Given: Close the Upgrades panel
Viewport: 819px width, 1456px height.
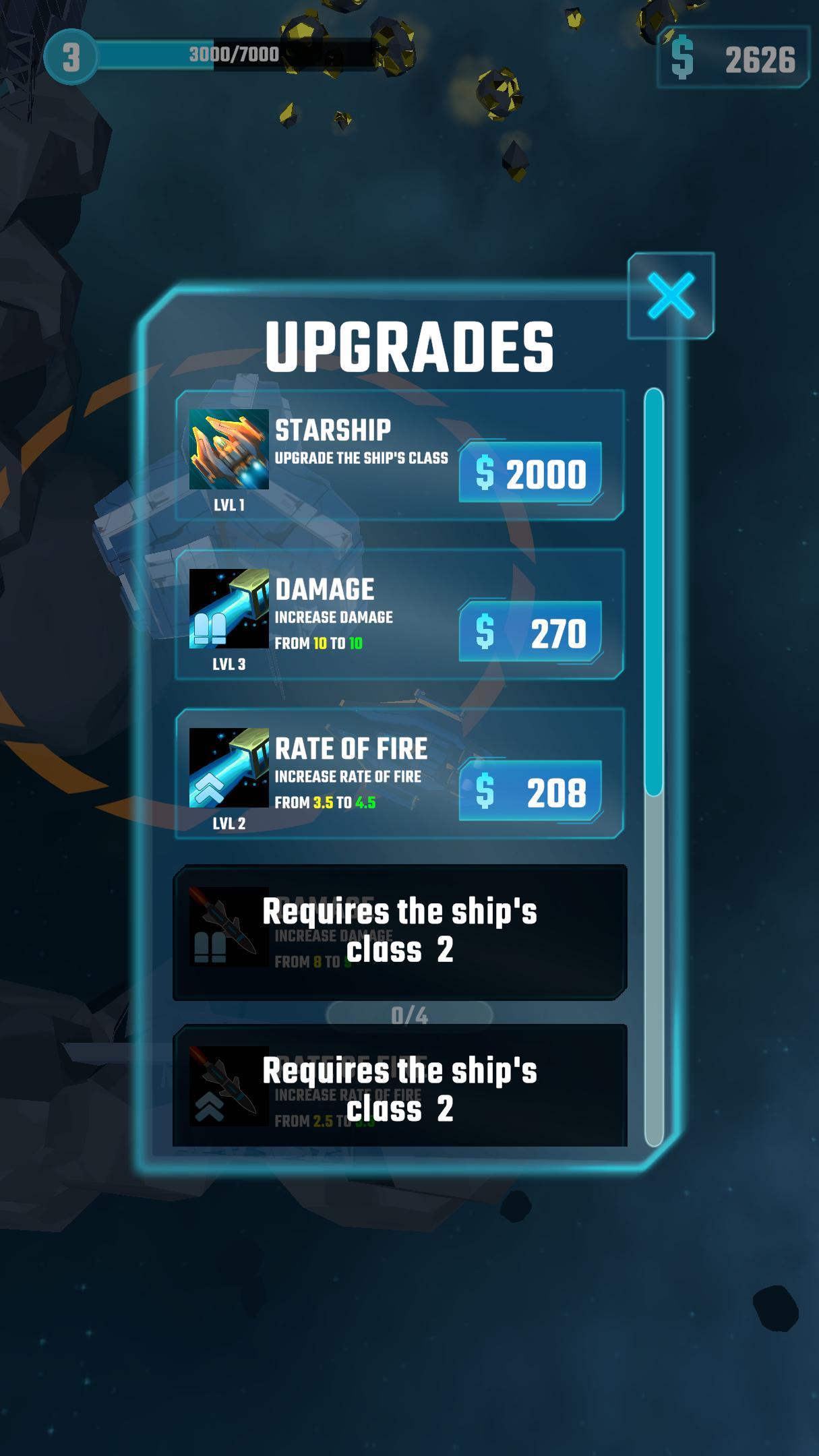Looking at the screenshot, I should pyautogui.click(x=671, y=296).
